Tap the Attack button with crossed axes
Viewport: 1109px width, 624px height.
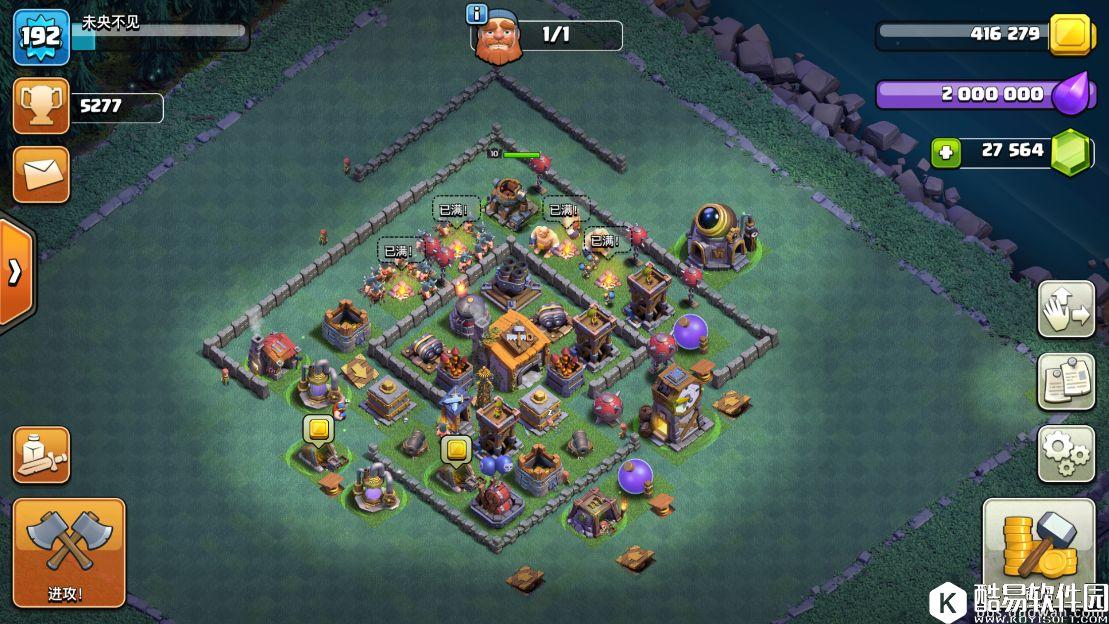(69, 552)
